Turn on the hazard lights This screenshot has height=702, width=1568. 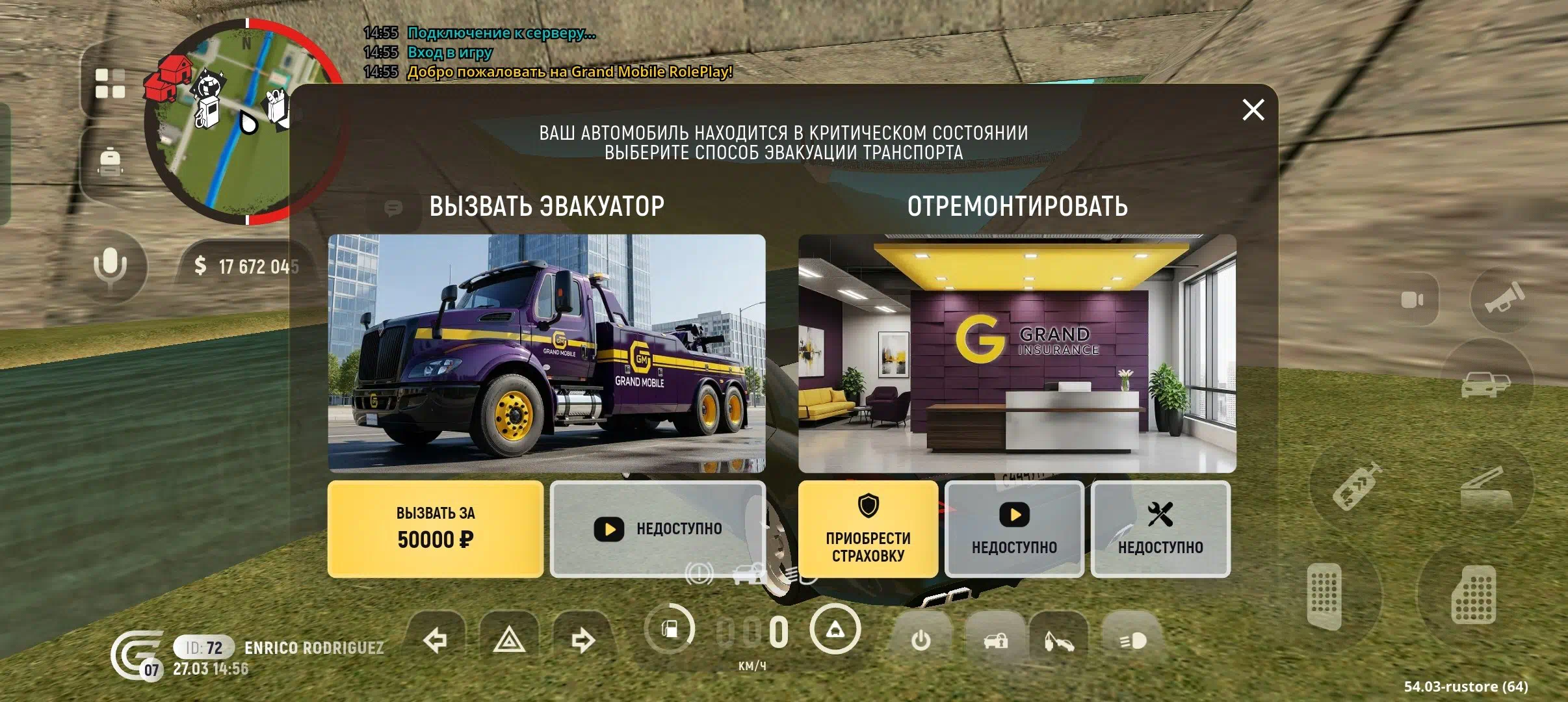(509, 640)
